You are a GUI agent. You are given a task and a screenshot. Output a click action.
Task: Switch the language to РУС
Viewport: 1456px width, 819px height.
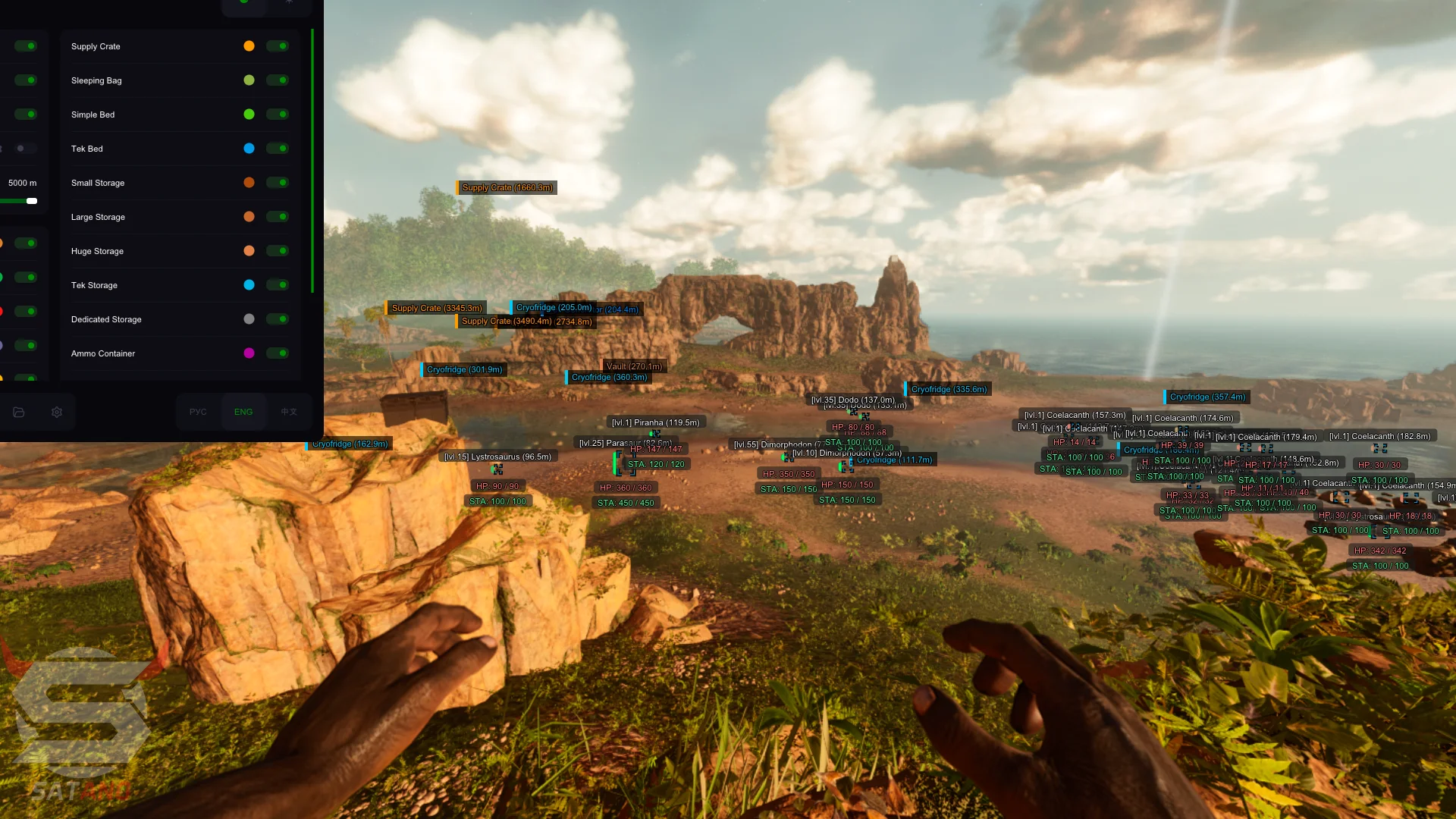click(198, 412)
